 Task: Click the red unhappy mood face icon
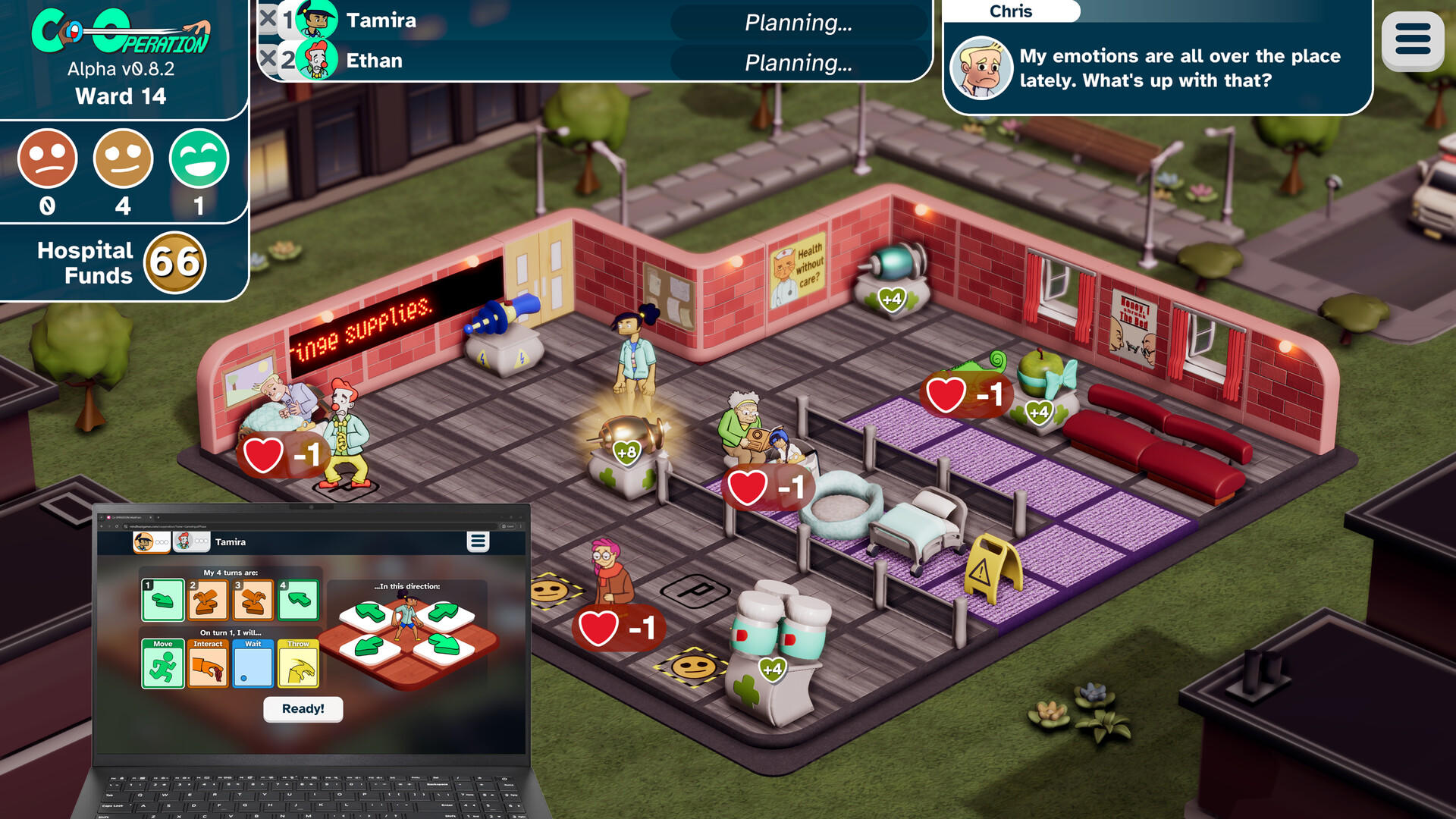[48, 159]
